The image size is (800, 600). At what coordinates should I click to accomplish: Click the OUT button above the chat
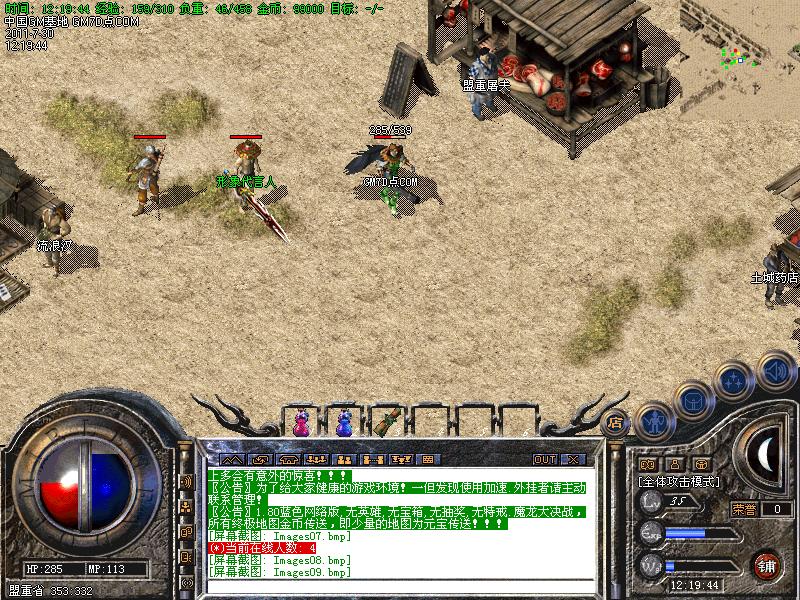pyautogui.click(x=544, y=459)
